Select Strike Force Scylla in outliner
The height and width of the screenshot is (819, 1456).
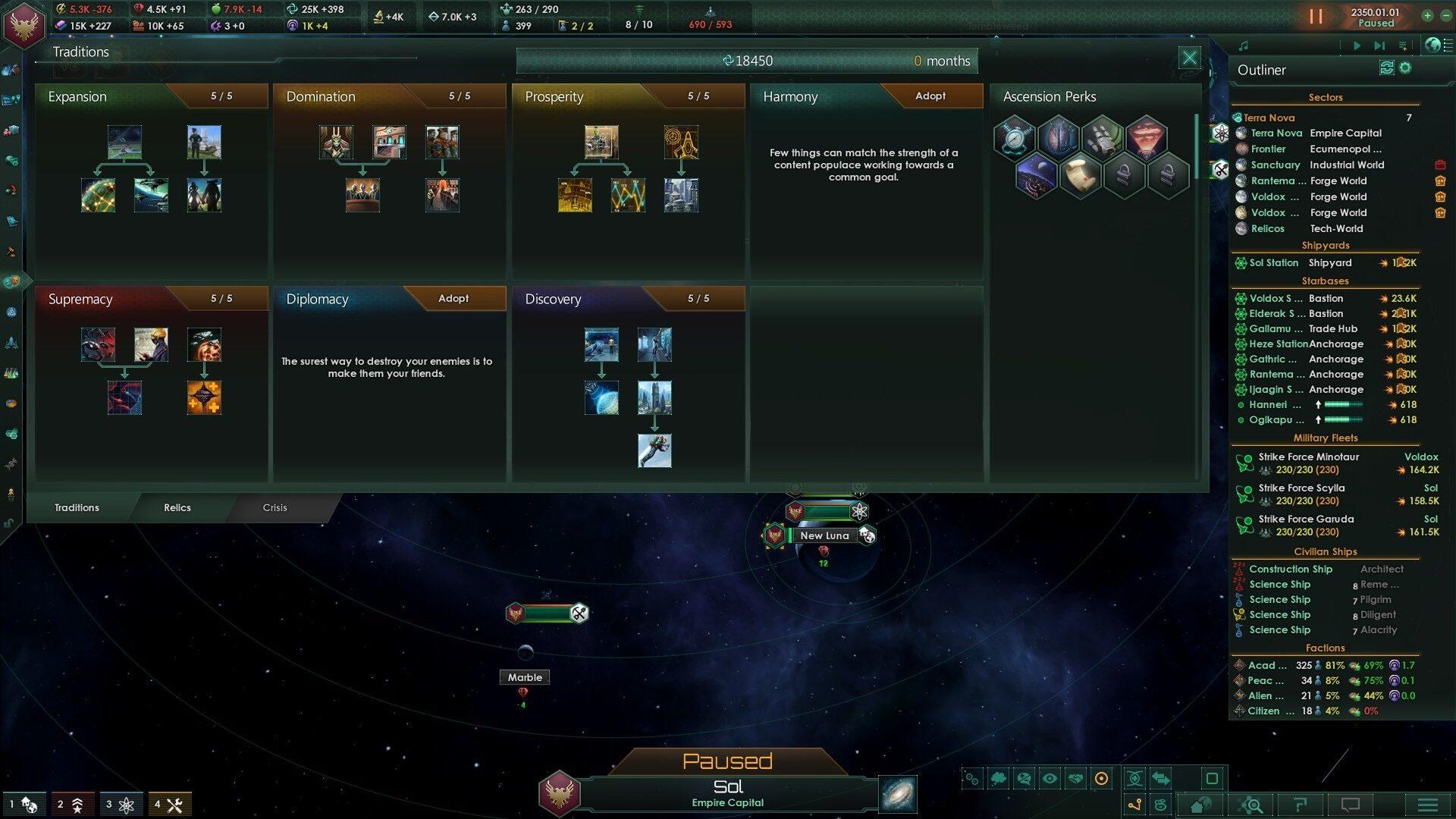[x=1301, y=488]
